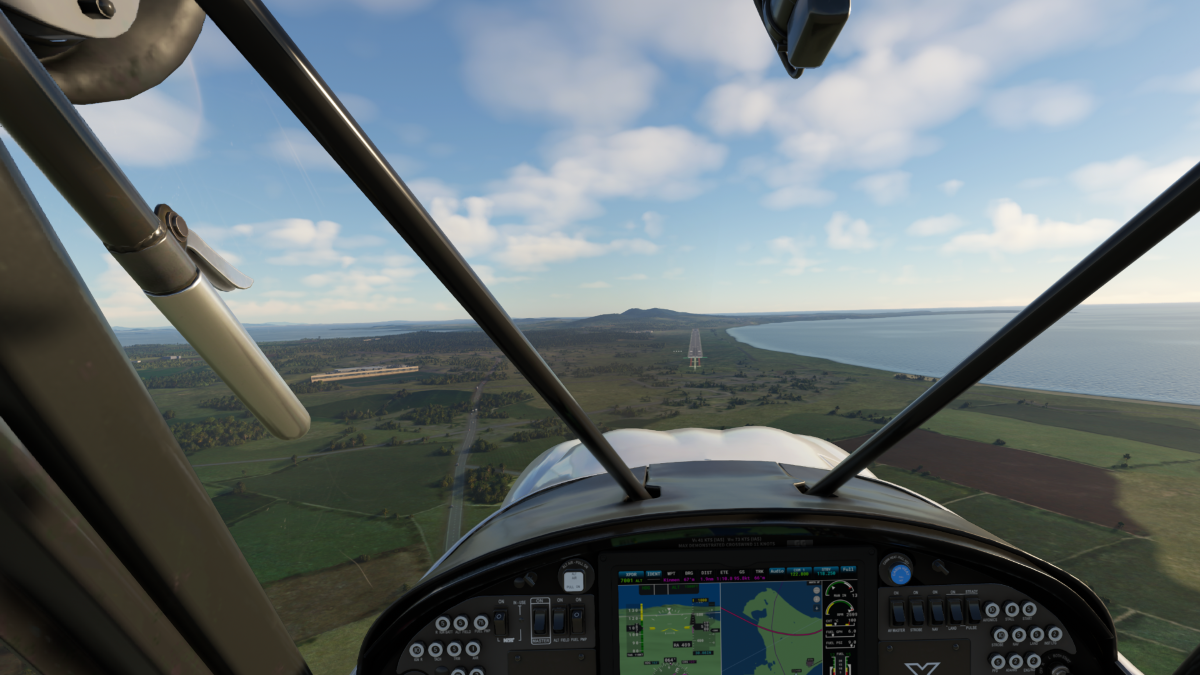This screenshot has height=675, width=1200.
Task: Toggle the ALT FIELD switch
Action: [x=558, y=620]
